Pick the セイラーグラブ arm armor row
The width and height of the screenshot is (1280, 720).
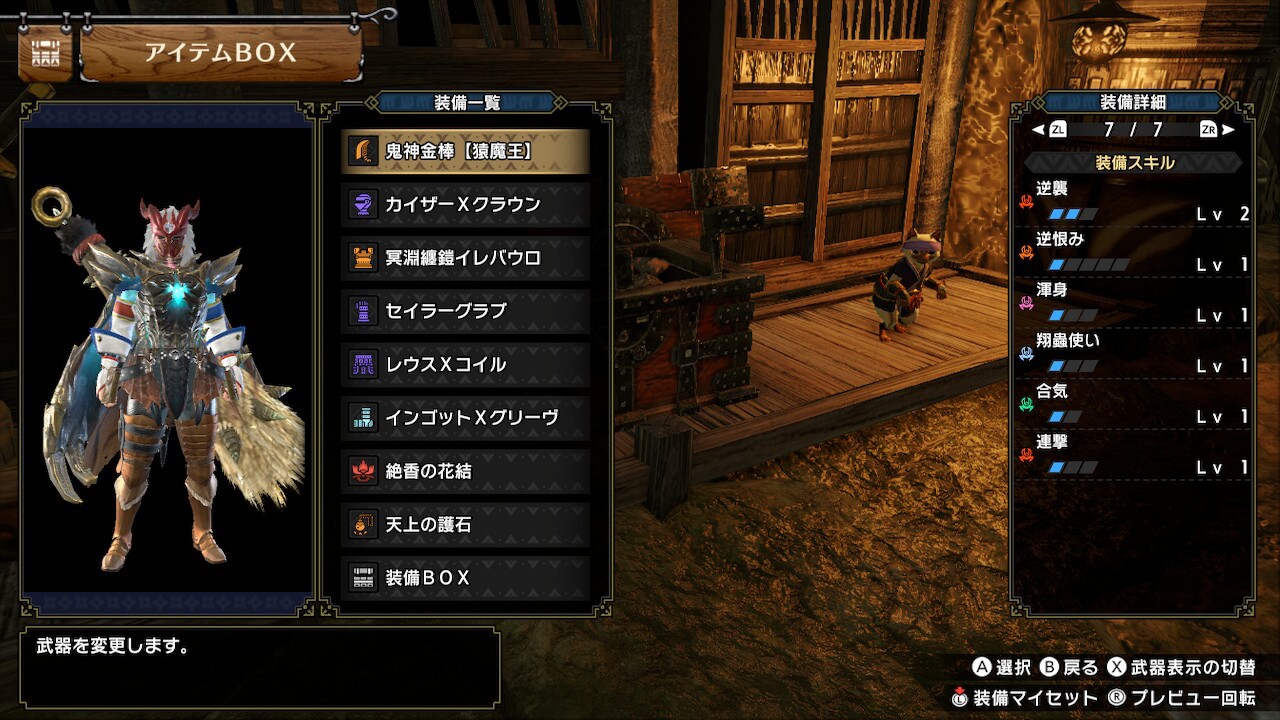point(465,311)
